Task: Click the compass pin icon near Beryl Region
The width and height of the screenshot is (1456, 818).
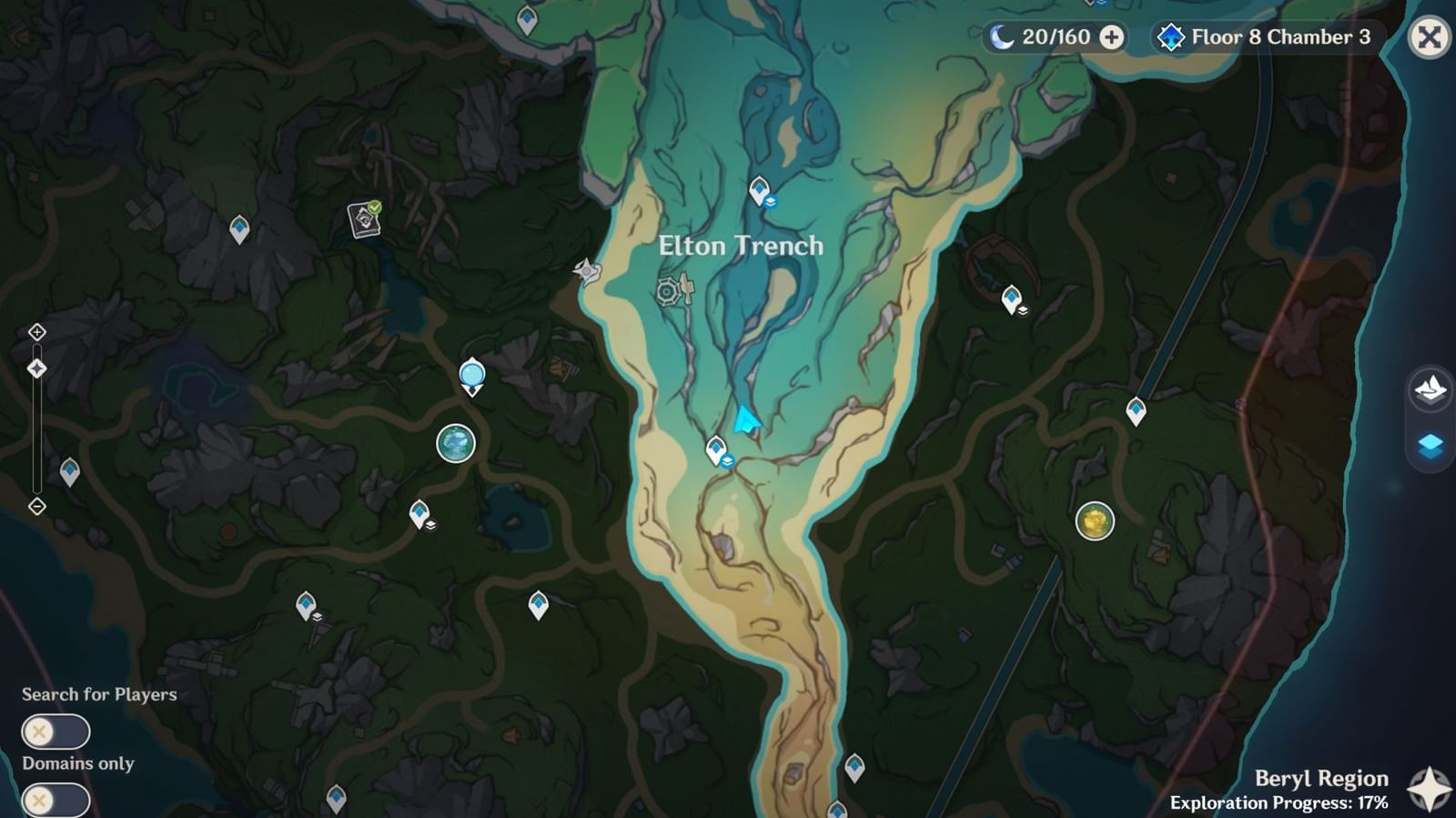Action: pos(1425,784)
